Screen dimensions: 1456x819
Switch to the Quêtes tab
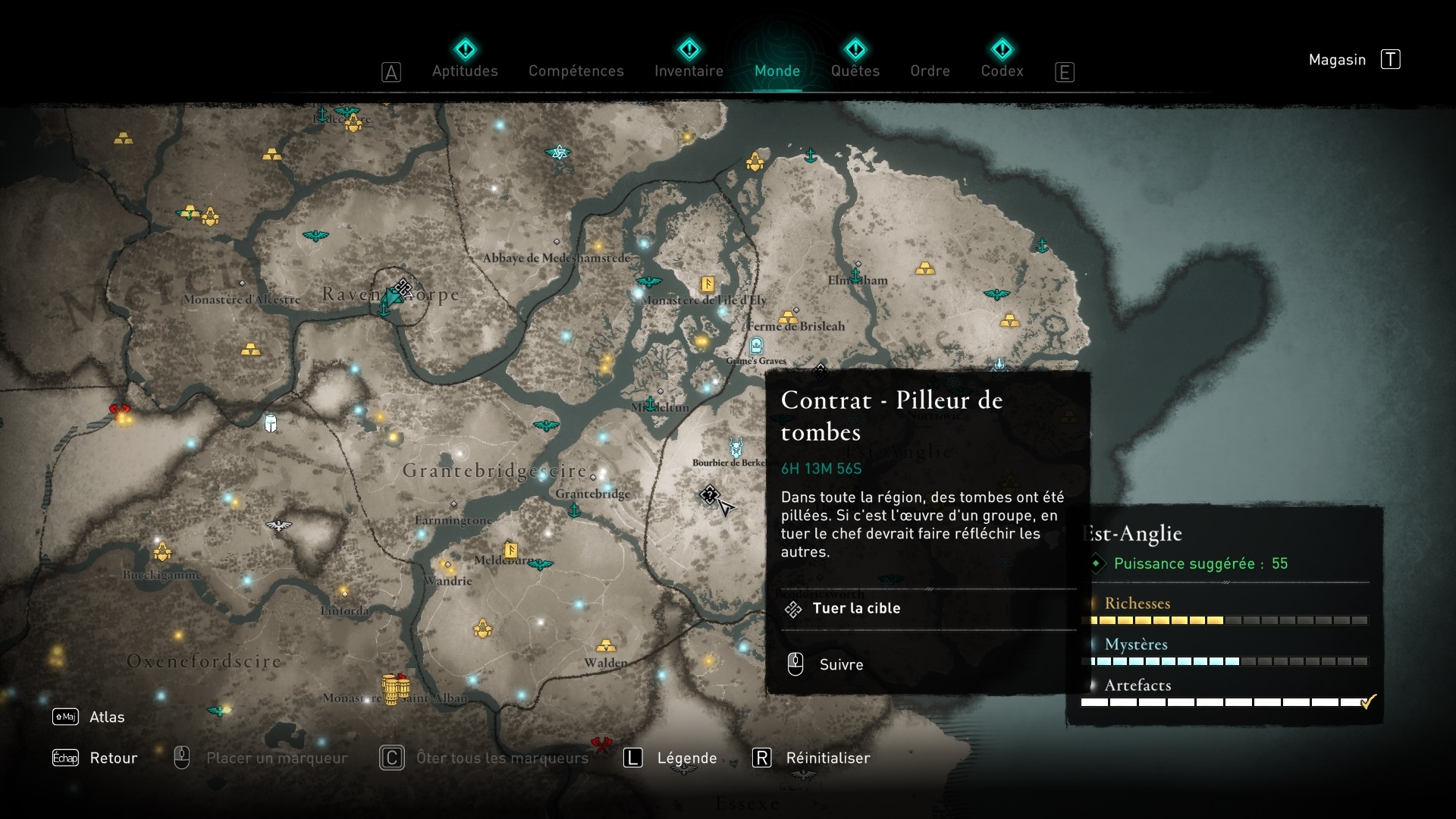[x=855, y=71]
